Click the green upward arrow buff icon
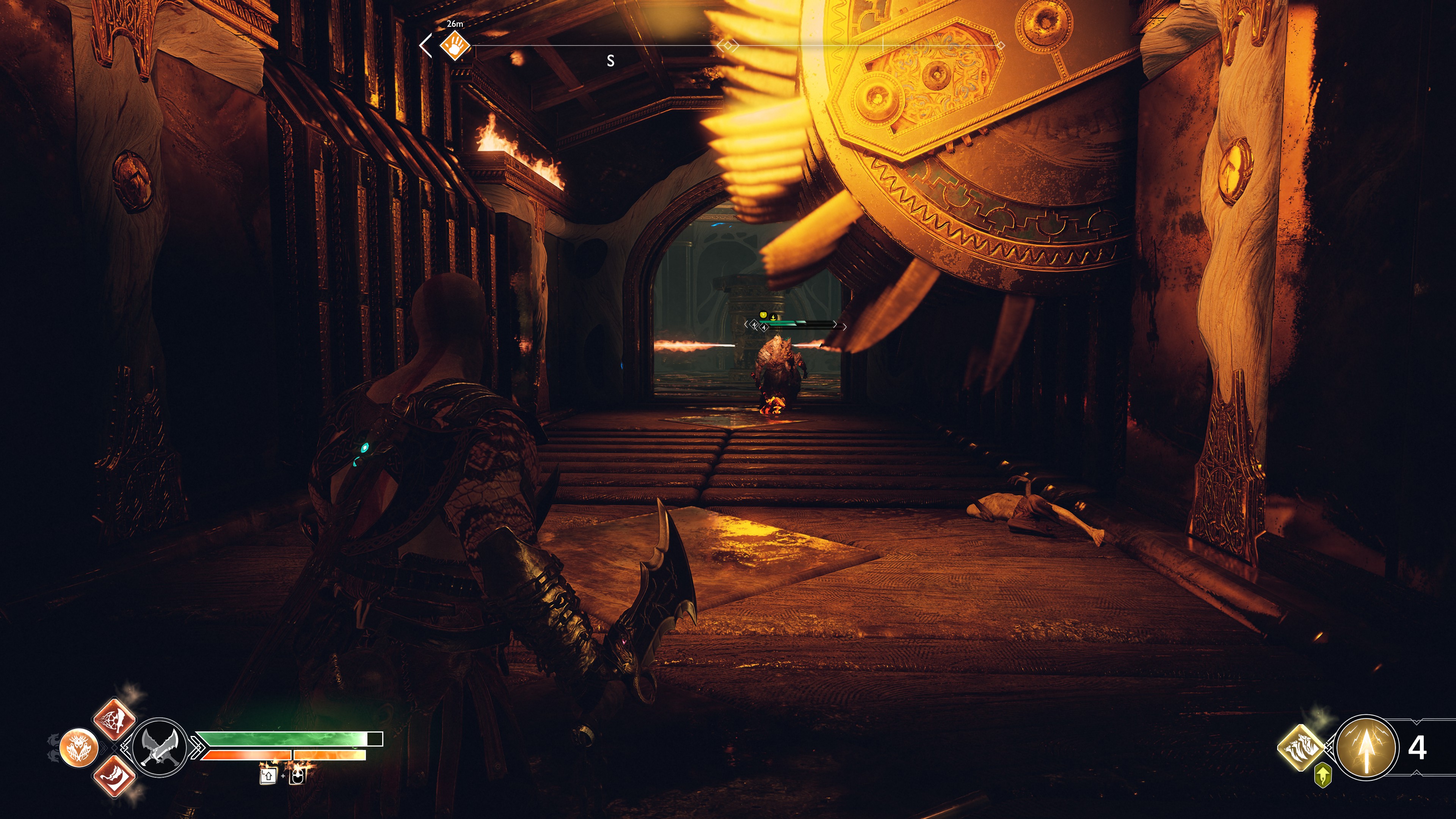This screenshot has width=1456, height=819. click(x=1322, y=775)
